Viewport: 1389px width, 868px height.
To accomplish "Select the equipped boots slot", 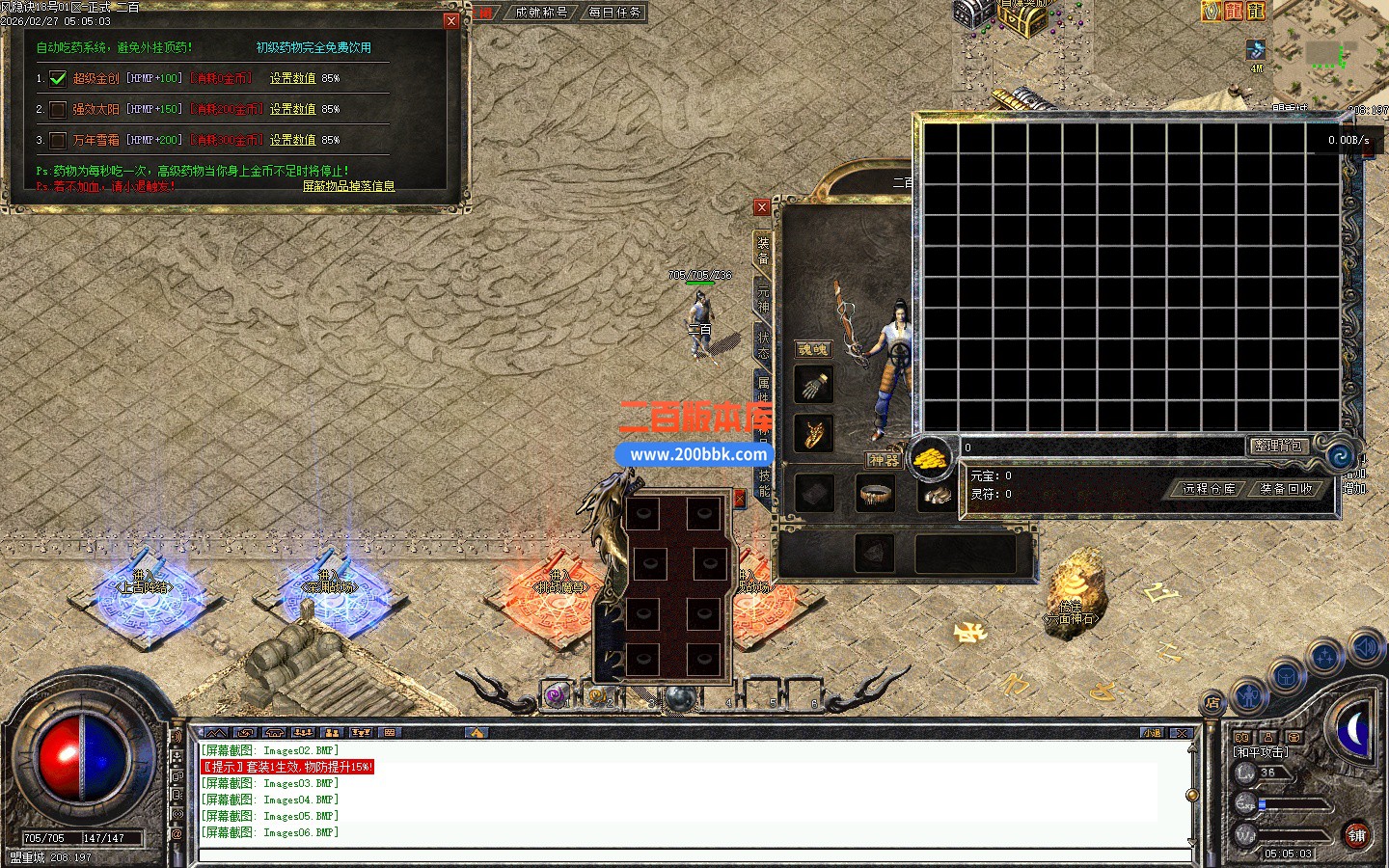I will [x=934, y=494].
